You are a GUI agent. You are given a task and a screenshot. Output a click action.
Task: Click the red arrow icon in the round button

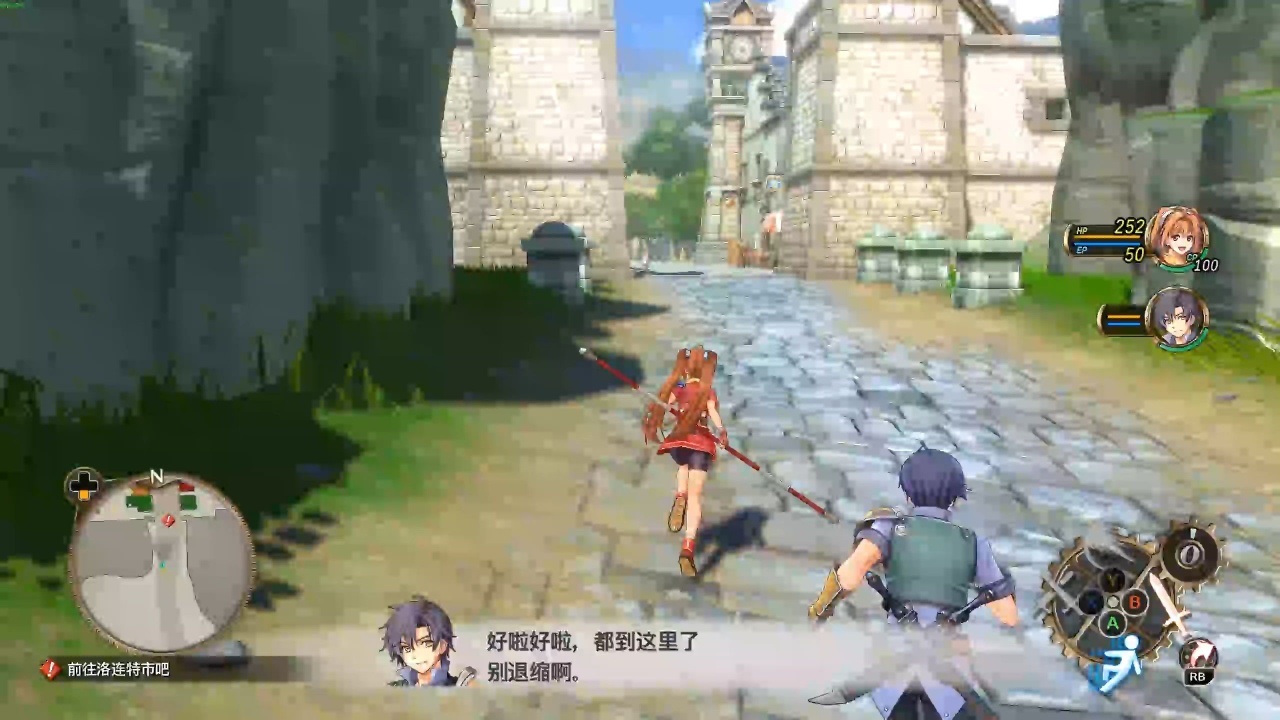1198,655
